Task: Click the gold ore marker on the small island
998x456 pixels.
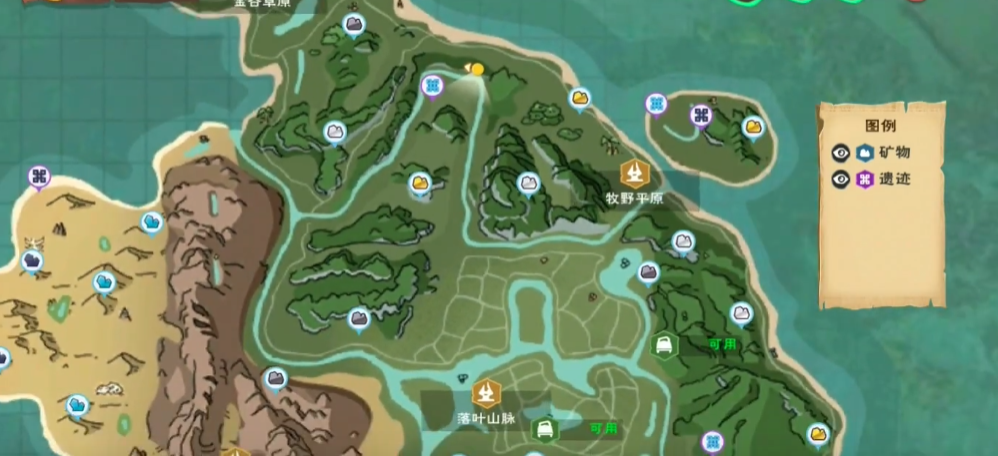Action: (x=753, y=127)
